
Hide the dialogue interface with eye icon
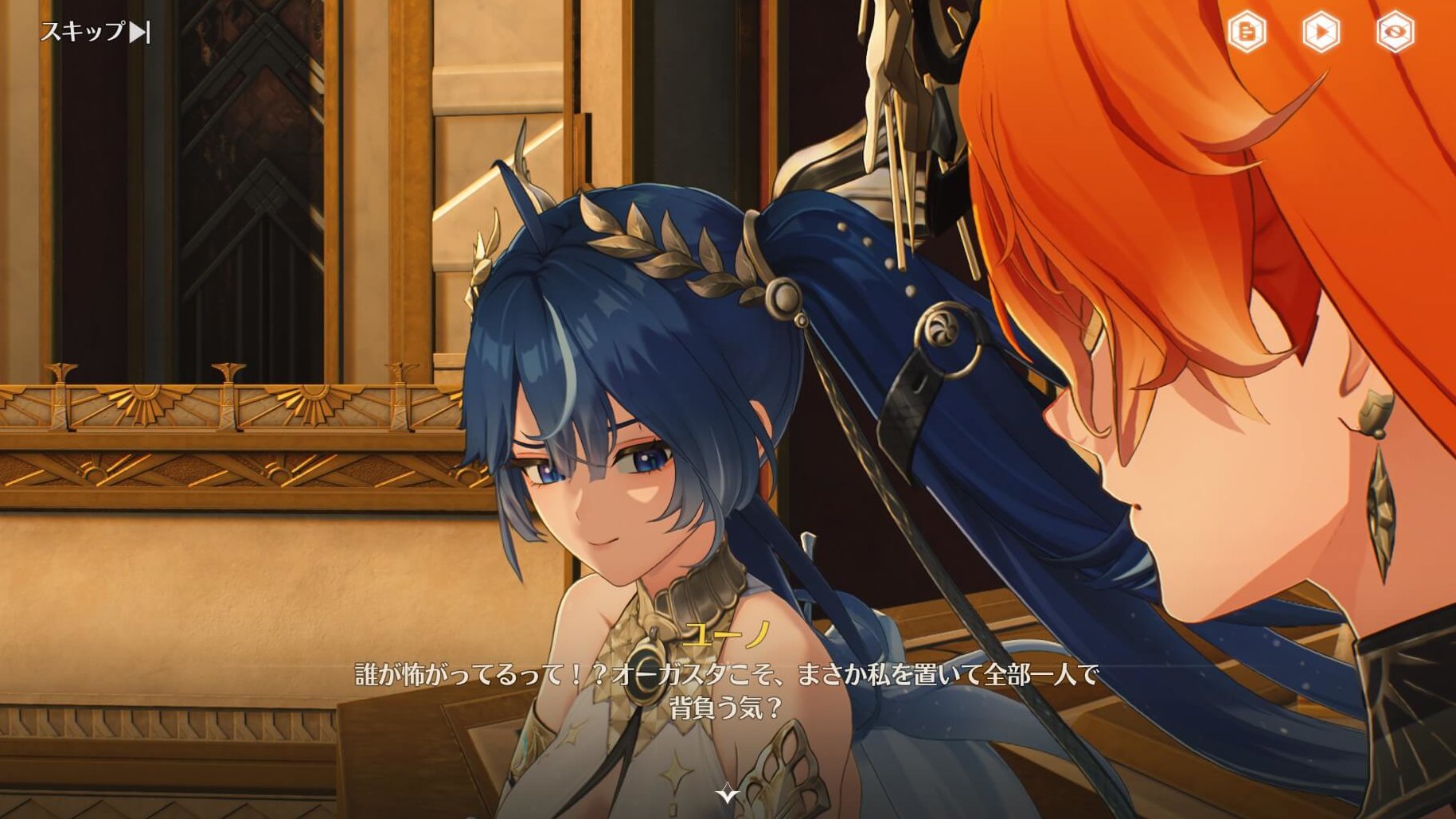[x=1395, y=33]
